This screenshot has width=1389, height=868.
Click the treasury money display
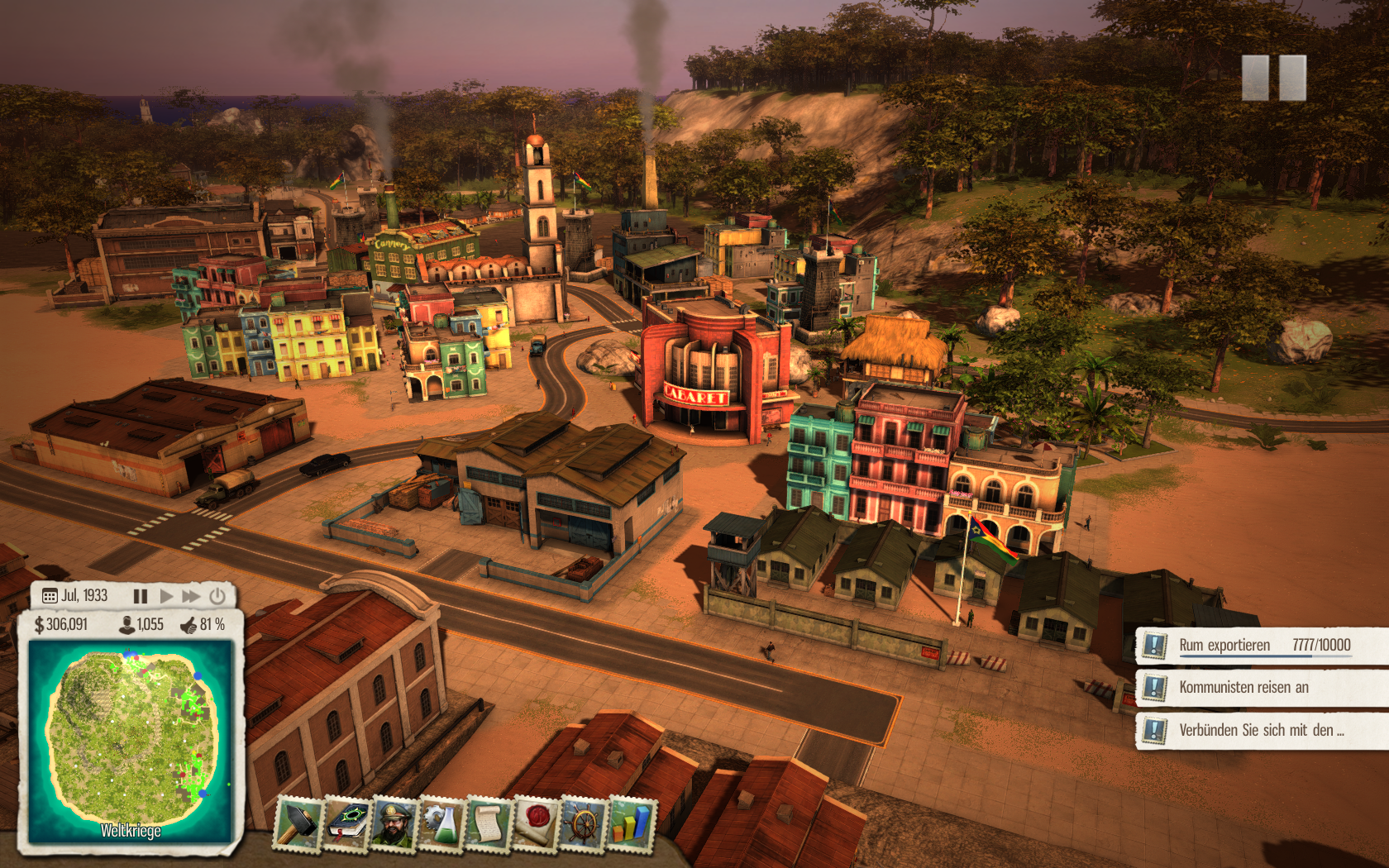[x=61, y=625]
